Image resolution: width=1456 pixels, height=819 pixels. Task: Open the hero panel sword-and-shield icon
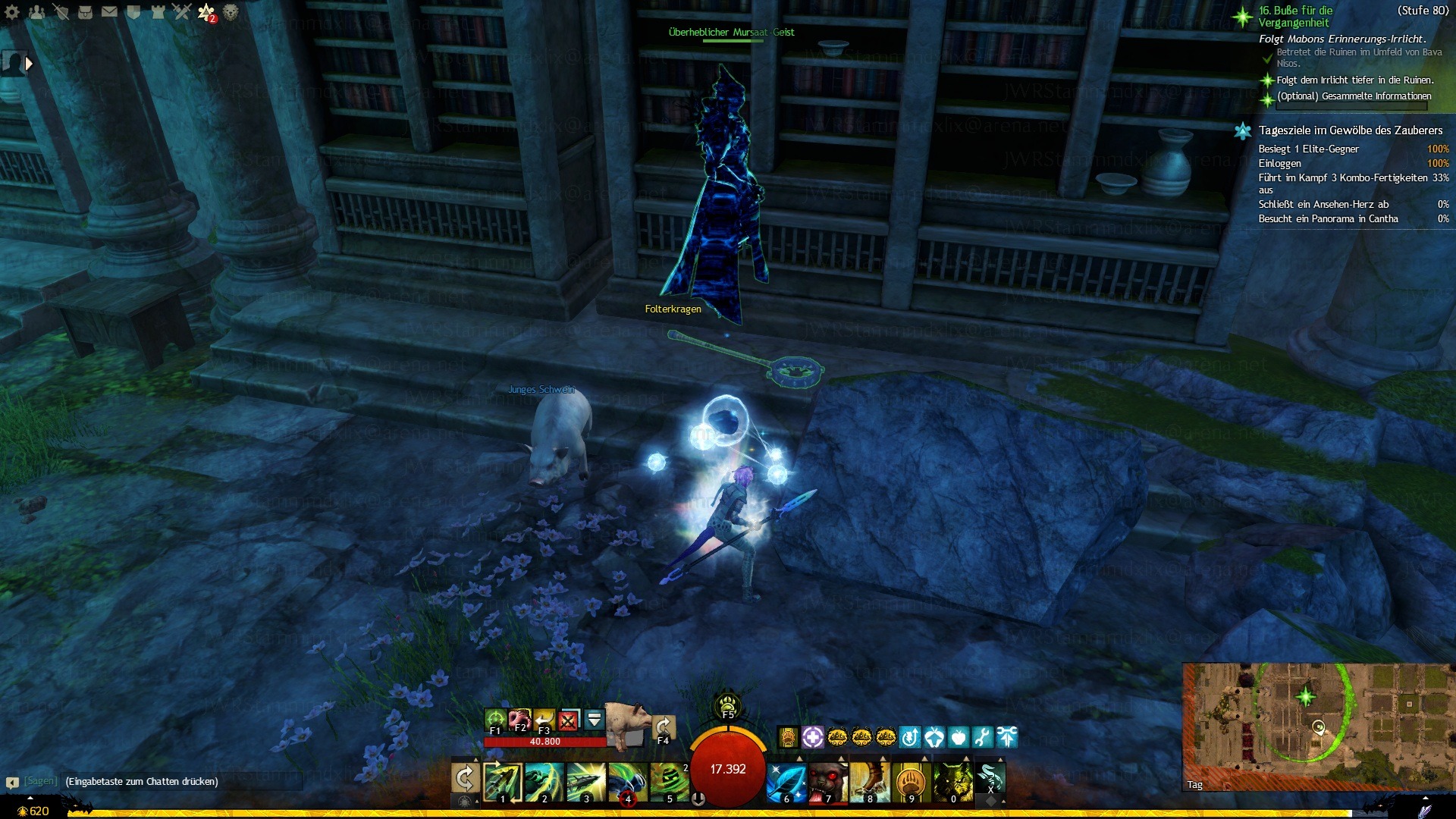click(x=61, y=11)
